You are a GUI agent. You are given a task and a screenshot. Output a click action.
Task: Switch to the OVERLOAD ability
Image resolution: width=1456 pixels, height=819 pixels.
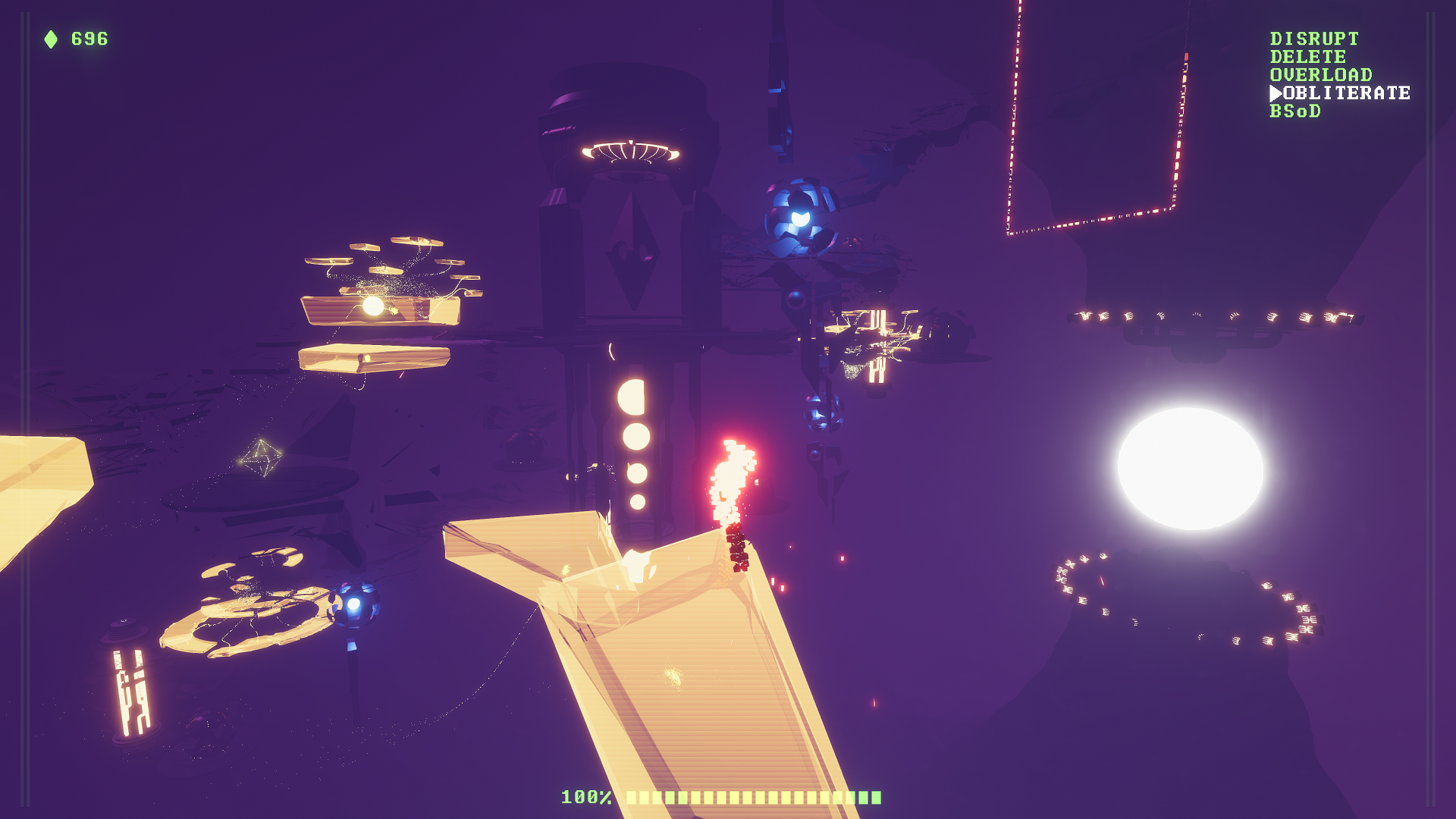pyautogui.click(x=1320, y=75)
